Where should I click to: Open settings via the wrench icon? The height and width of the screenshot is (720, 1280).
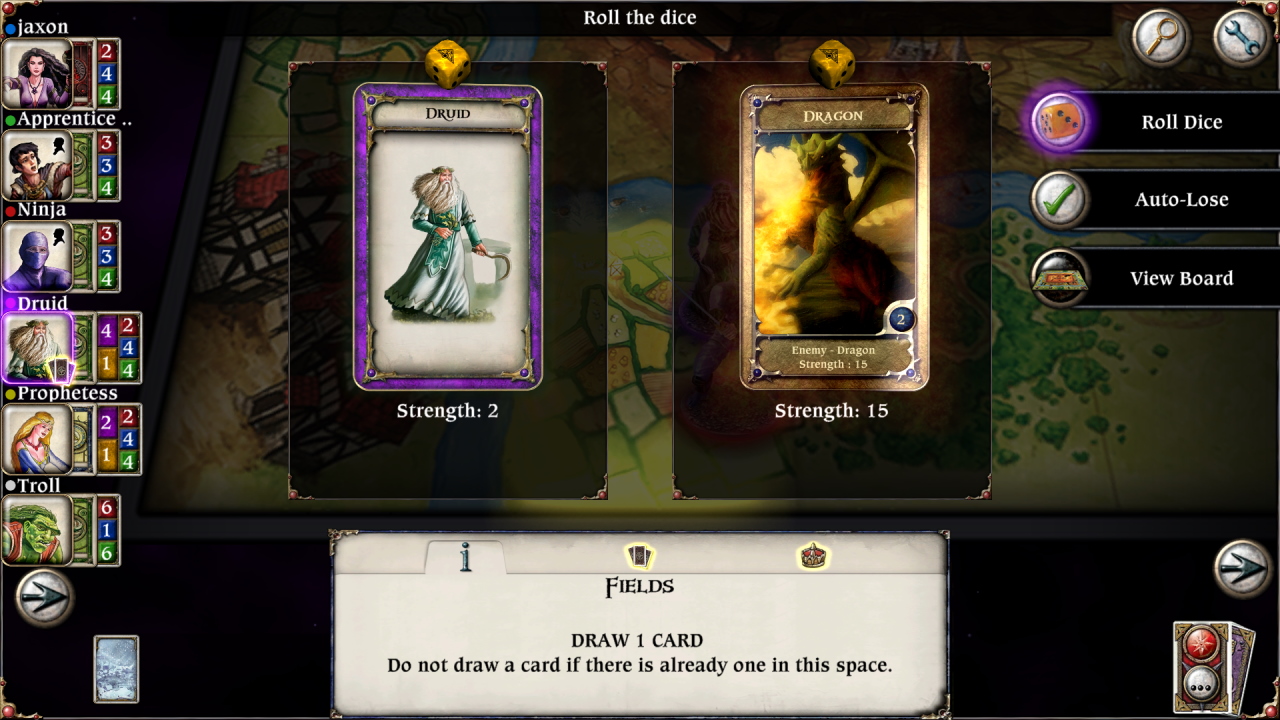[1240, 40]
